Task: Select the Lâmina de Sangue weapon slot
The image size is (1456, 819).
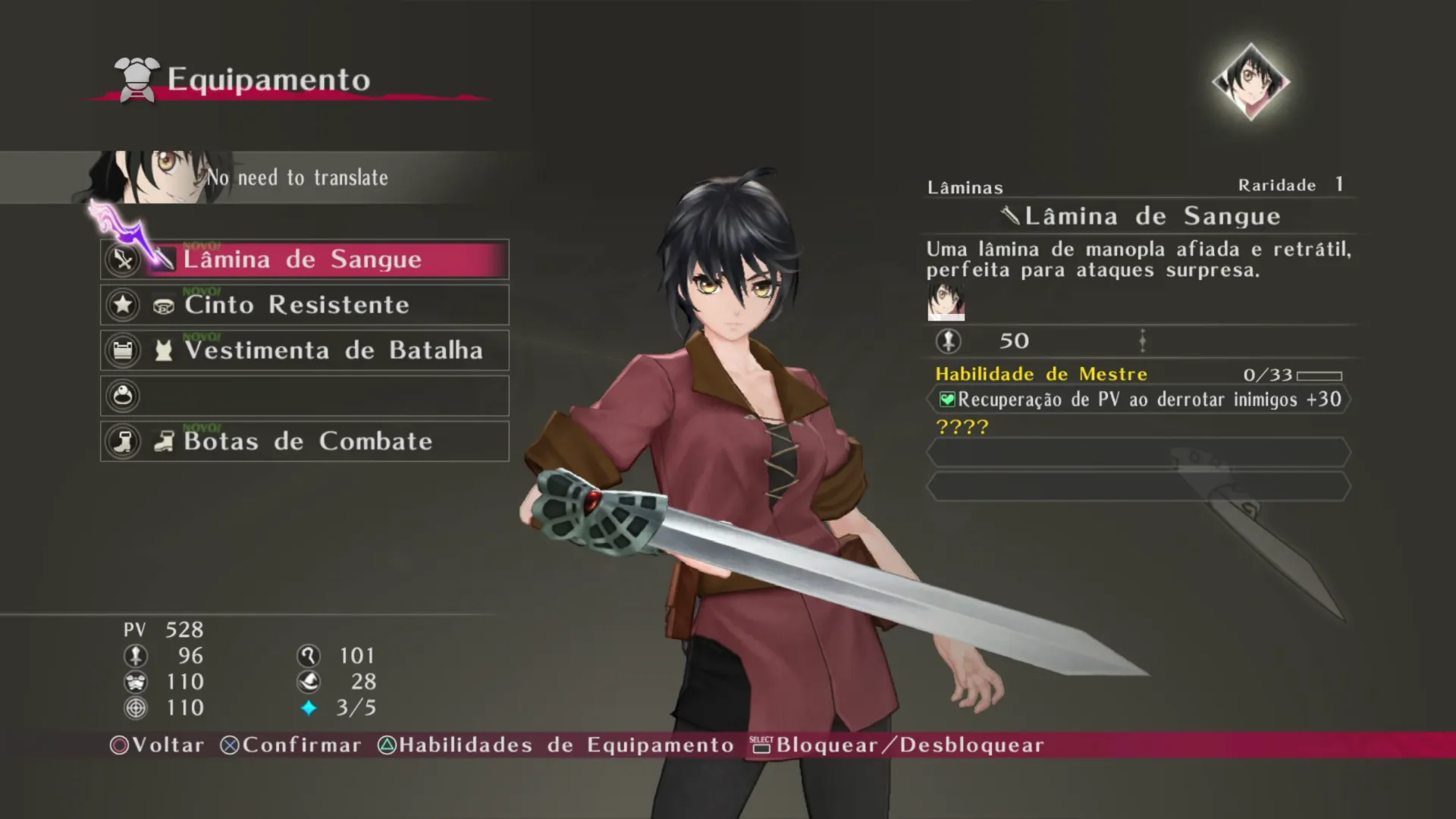Action: (x=305, y=259)
